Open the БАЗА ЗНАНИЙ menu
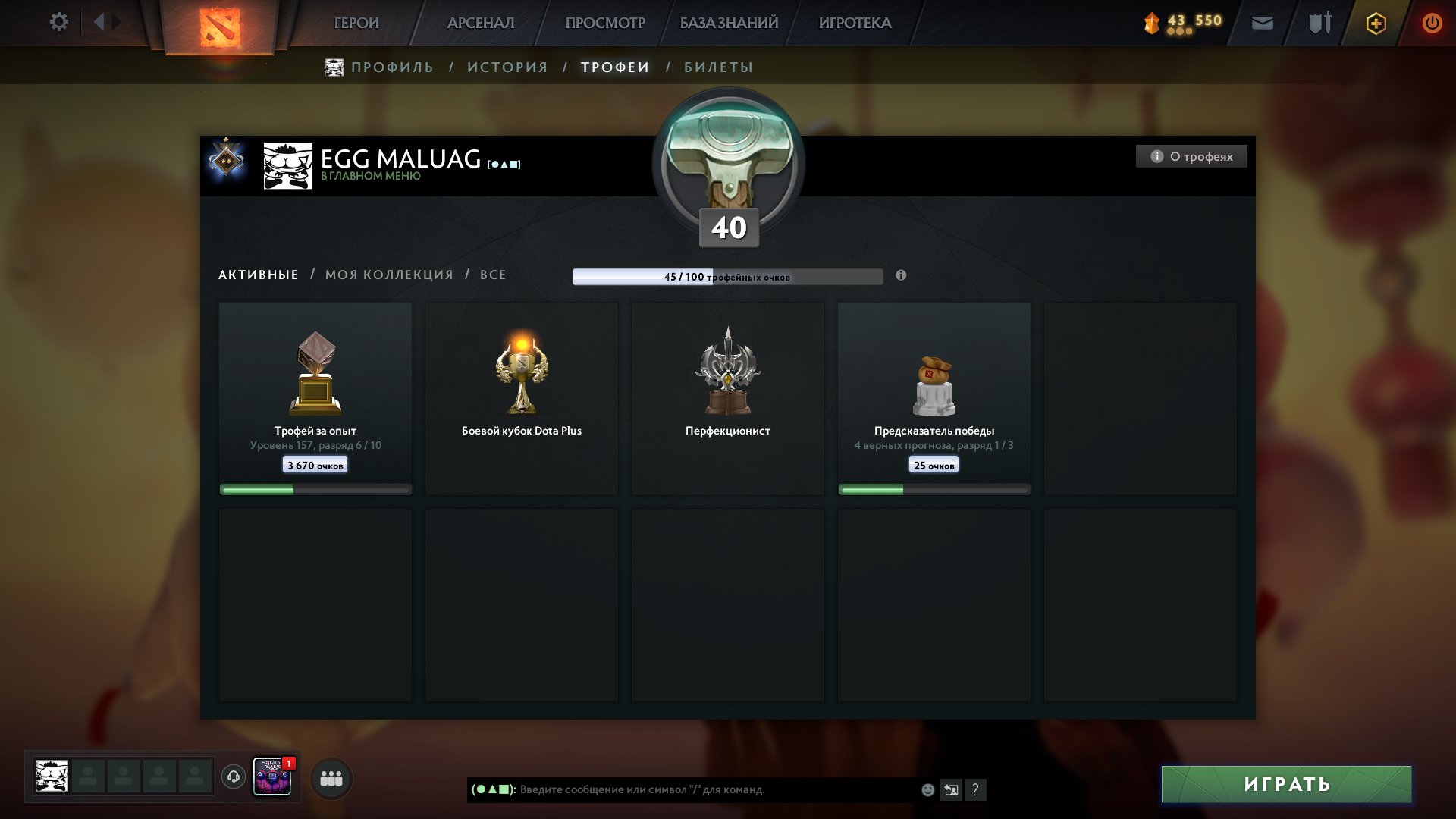 pyautogui.click(x=729, y=24)
